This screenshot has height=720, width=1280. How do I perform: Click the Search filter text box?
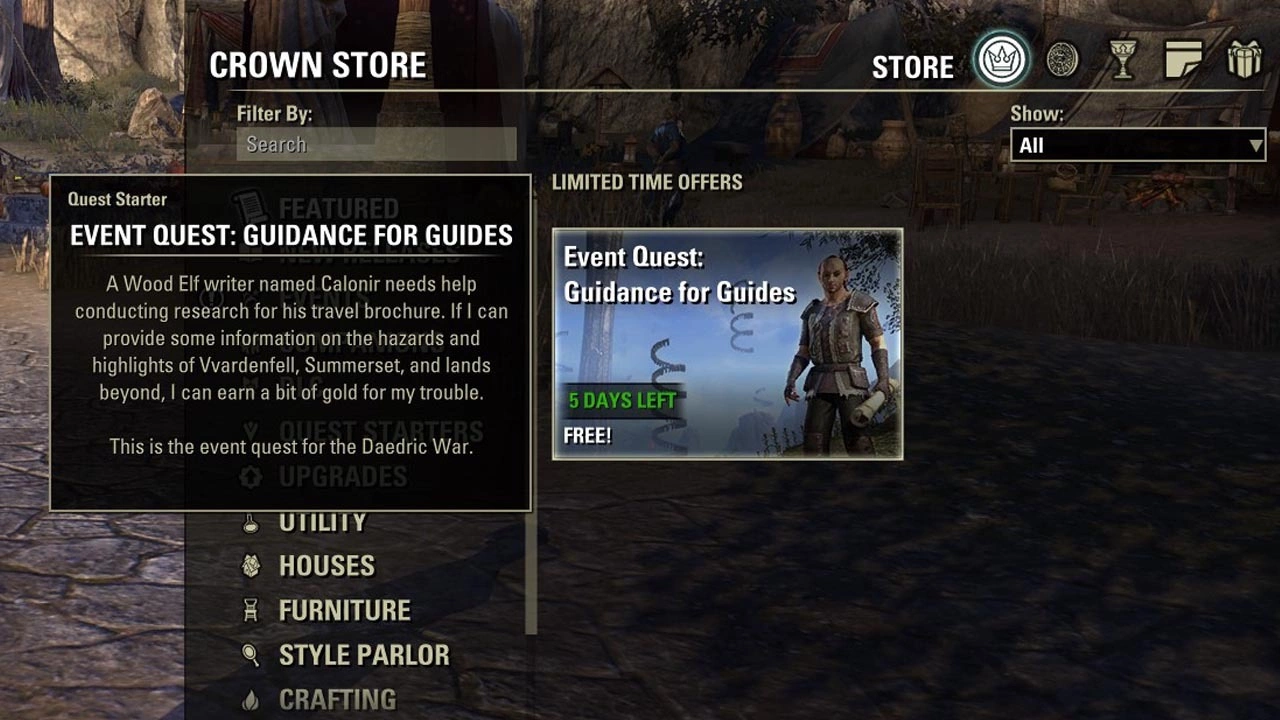(376, 144)
